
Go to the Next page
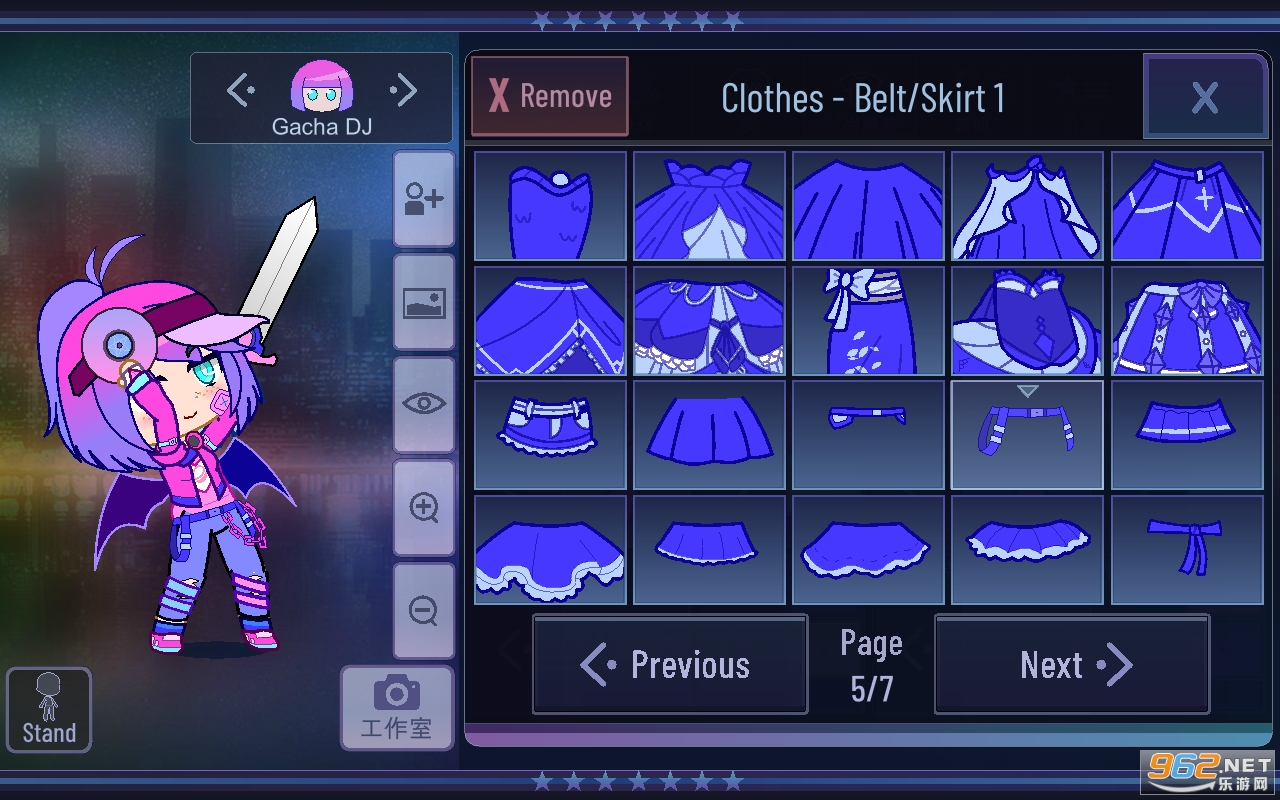point(1072,665)
